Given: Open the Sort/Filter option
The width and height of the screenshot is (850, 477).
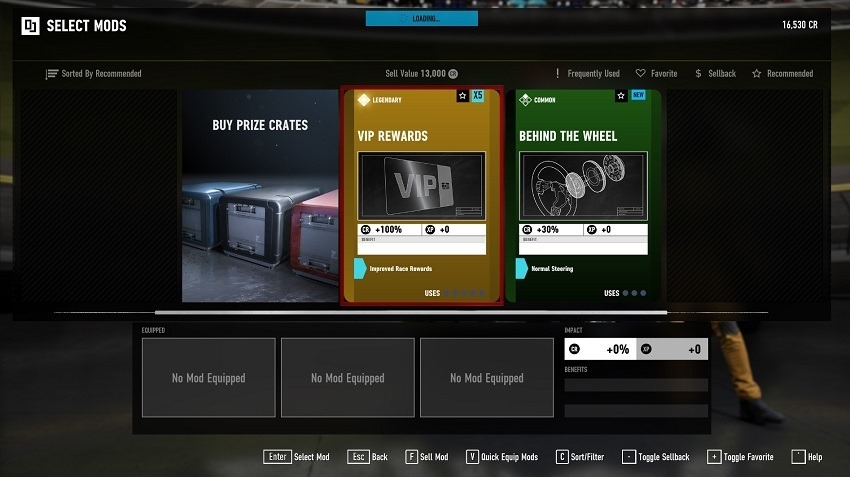Looking at the screenshot, I should coord(580,457).
